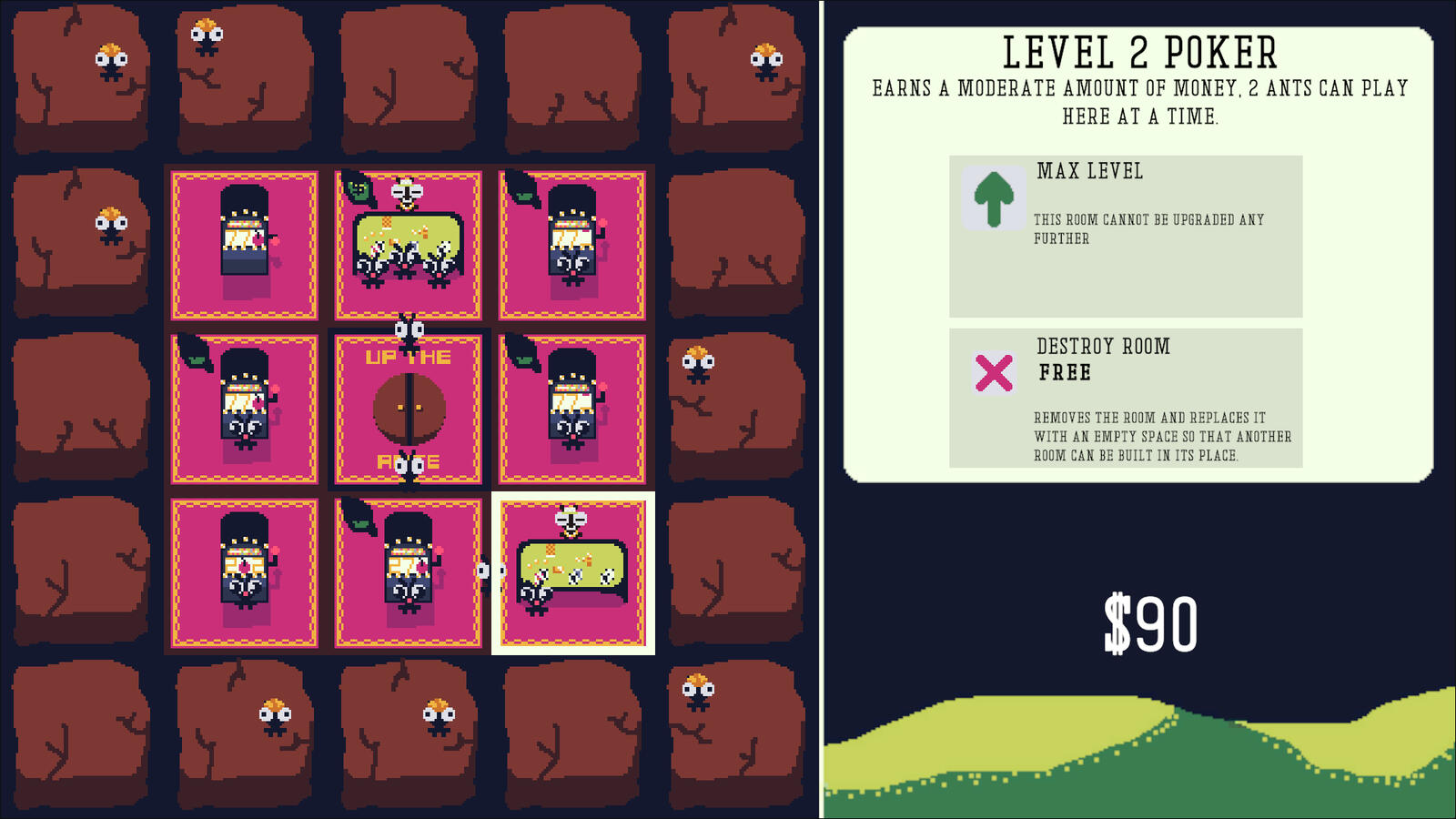Open the brown door labeled Up The Rope
This screenshot has height=819, width=1456.
click(409, 409)
